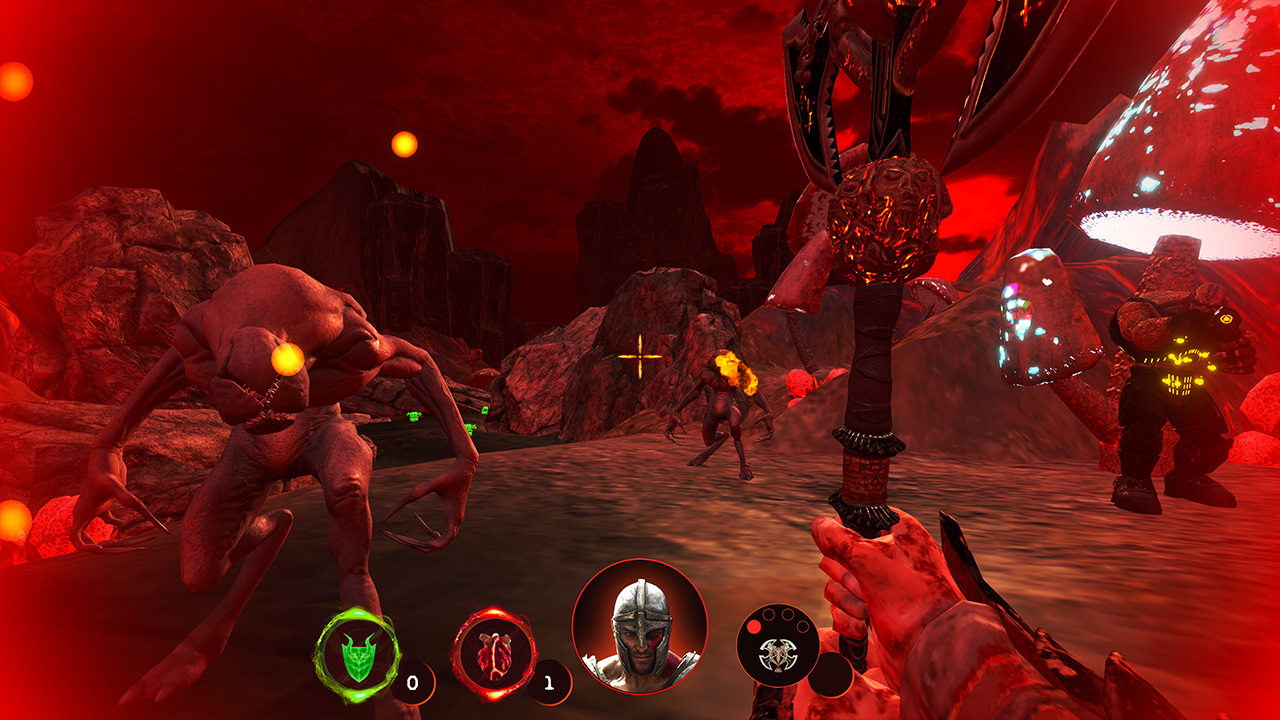This screenshot has width=1280, height=720.
Task: Toggle the lowest empty charge pip
Action: pos(803,626)
